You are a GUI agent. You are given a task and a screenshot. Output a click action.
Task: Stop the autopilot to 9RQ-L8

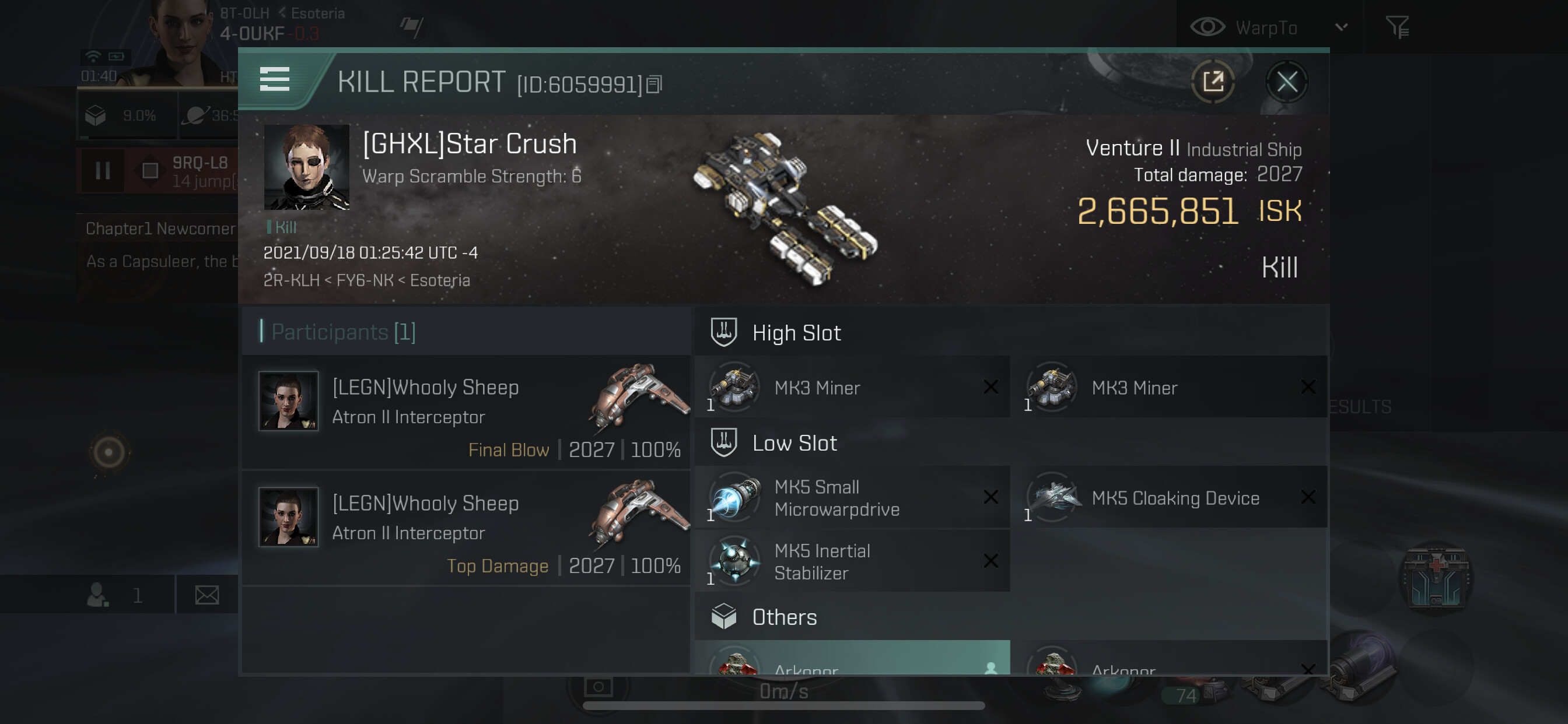point(150,171)
